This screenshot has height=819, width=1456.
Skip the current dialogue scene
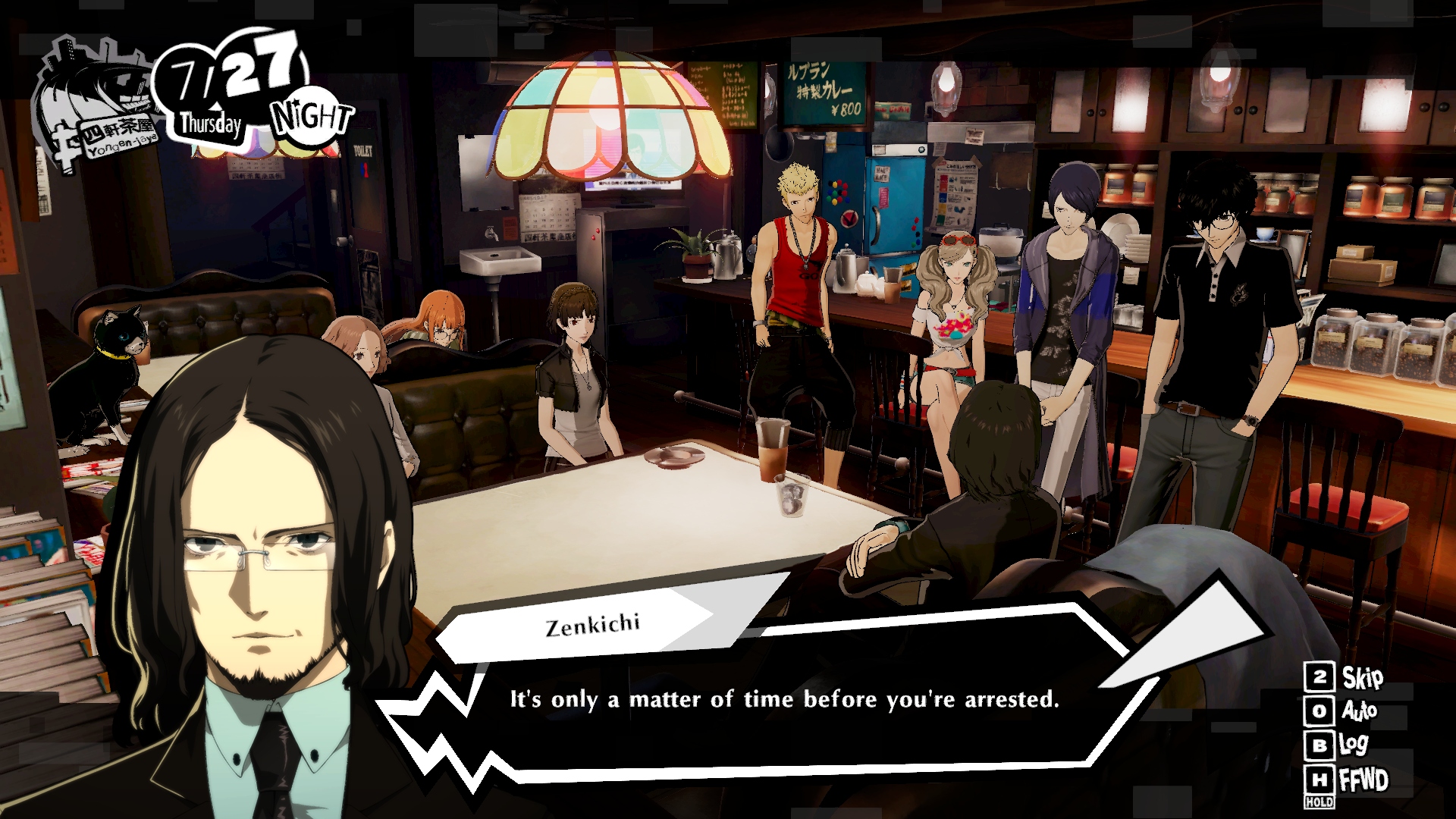[1345, 677]
